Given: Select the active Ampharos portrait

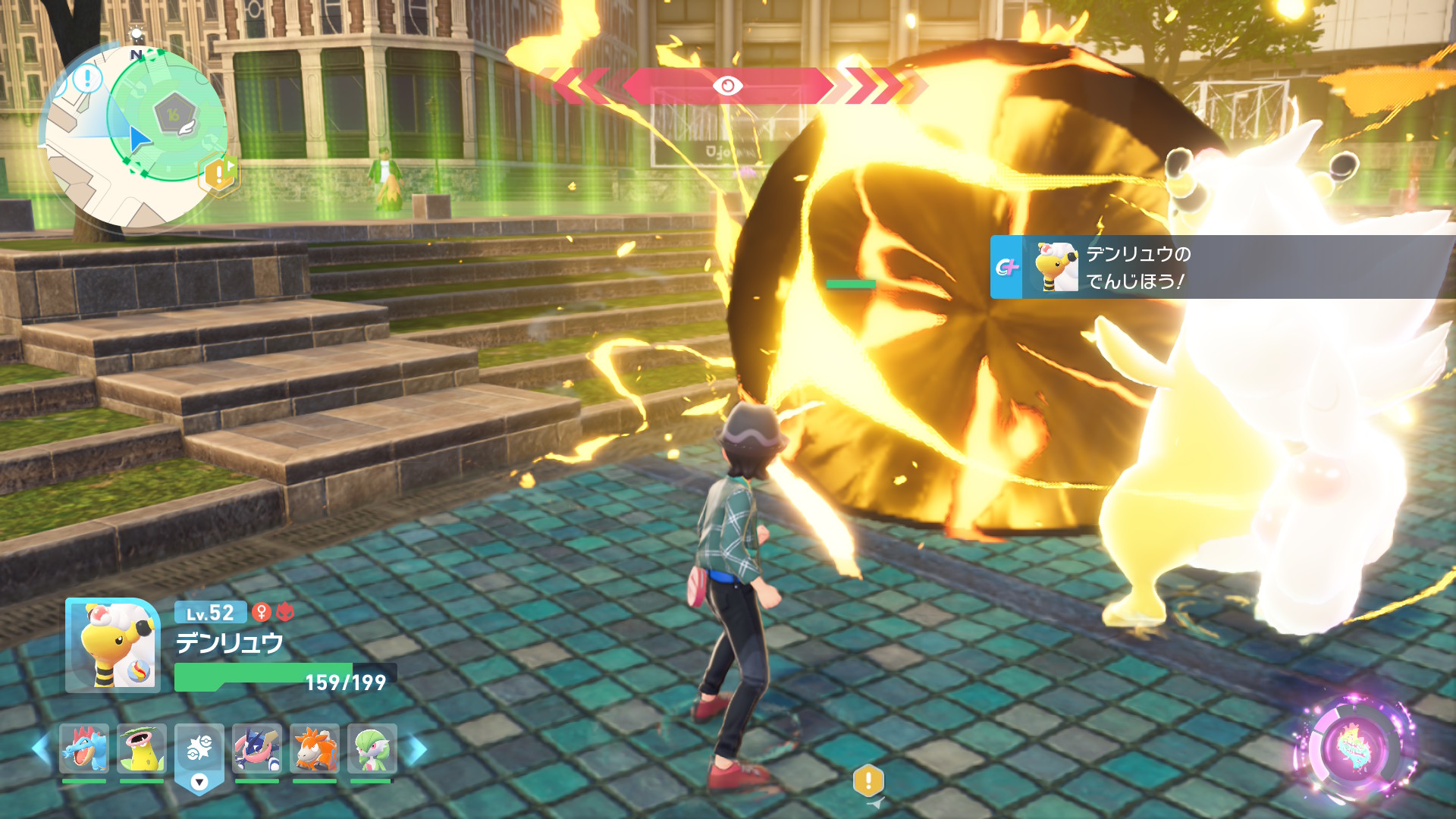Looking at the screenshot, I should tap(113, 645).
